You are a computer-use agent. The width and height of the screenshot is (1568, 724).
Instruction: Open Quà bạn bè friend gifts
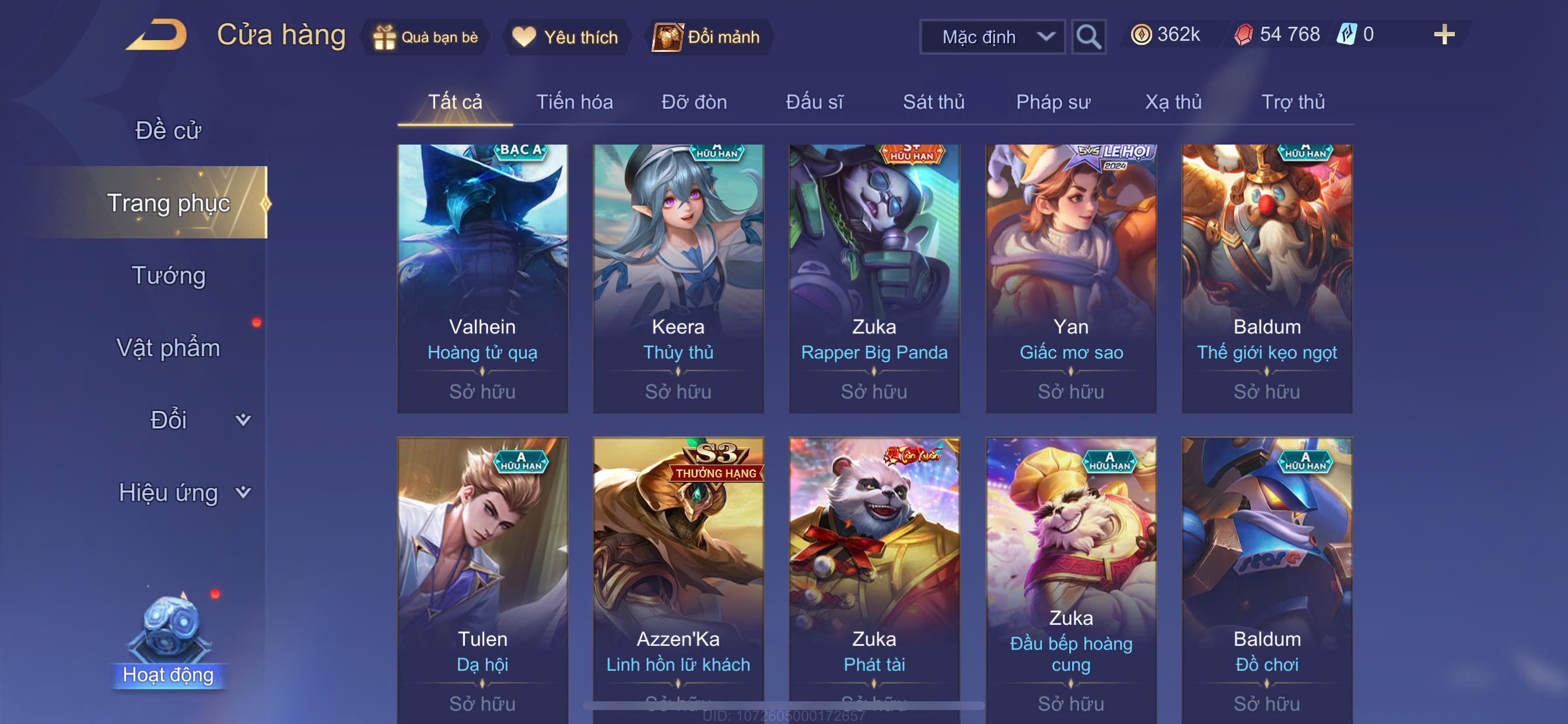click(425, 37)
